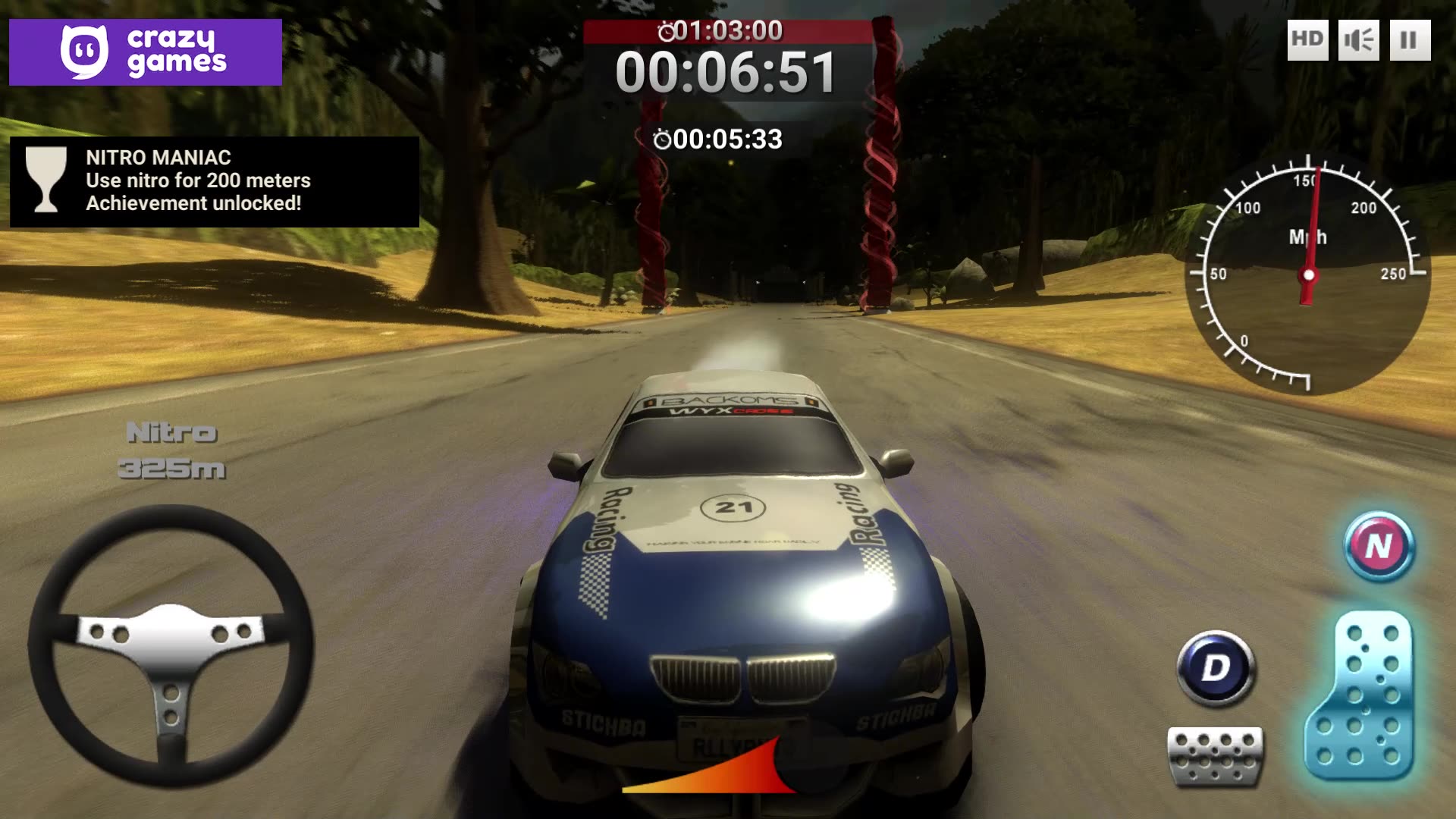Open the CrazyGames logo banner
This screenshot has height=819, width=1456.
point(146,52)
